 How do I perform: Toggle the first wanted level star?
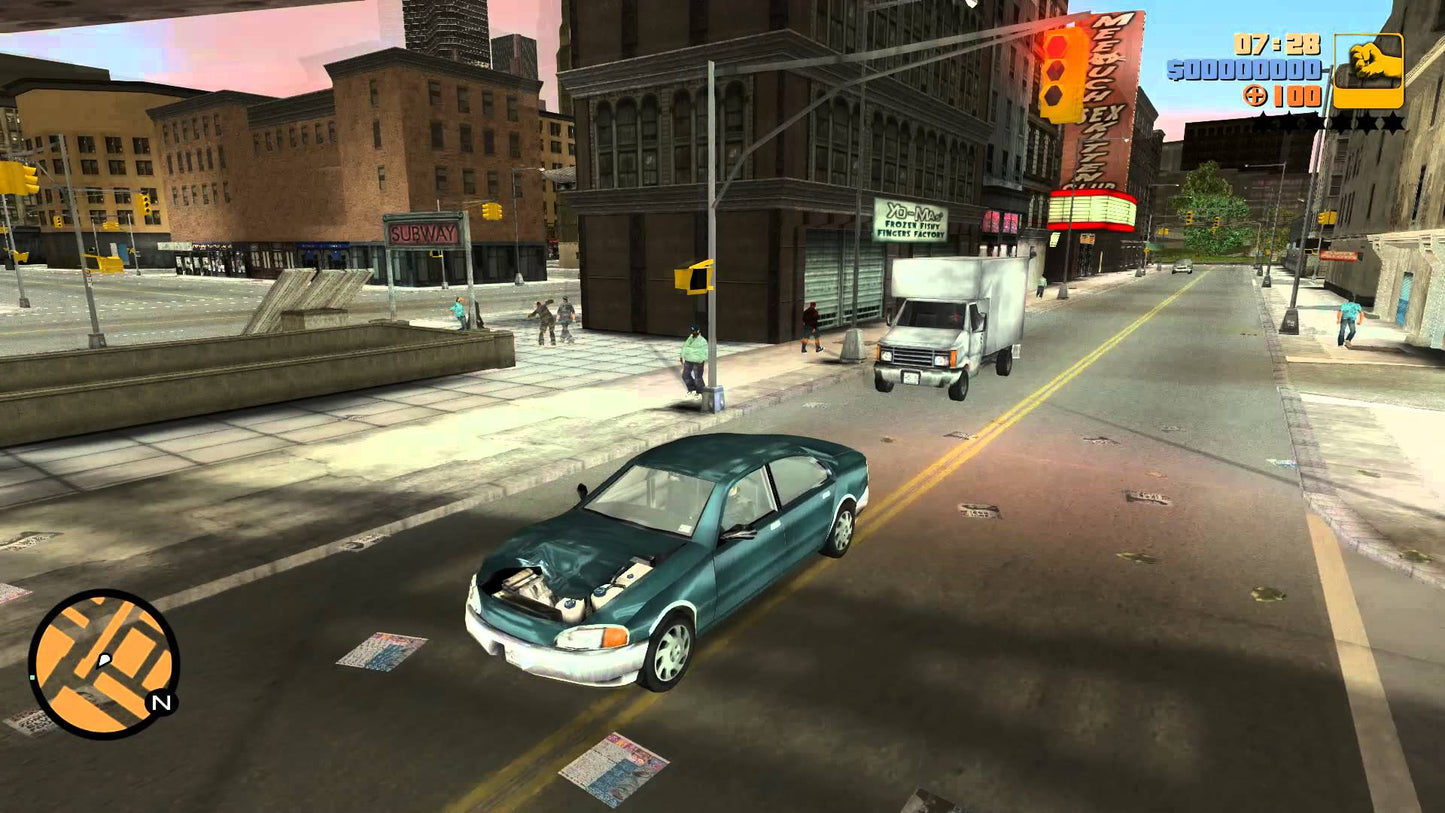(1263, 119)
